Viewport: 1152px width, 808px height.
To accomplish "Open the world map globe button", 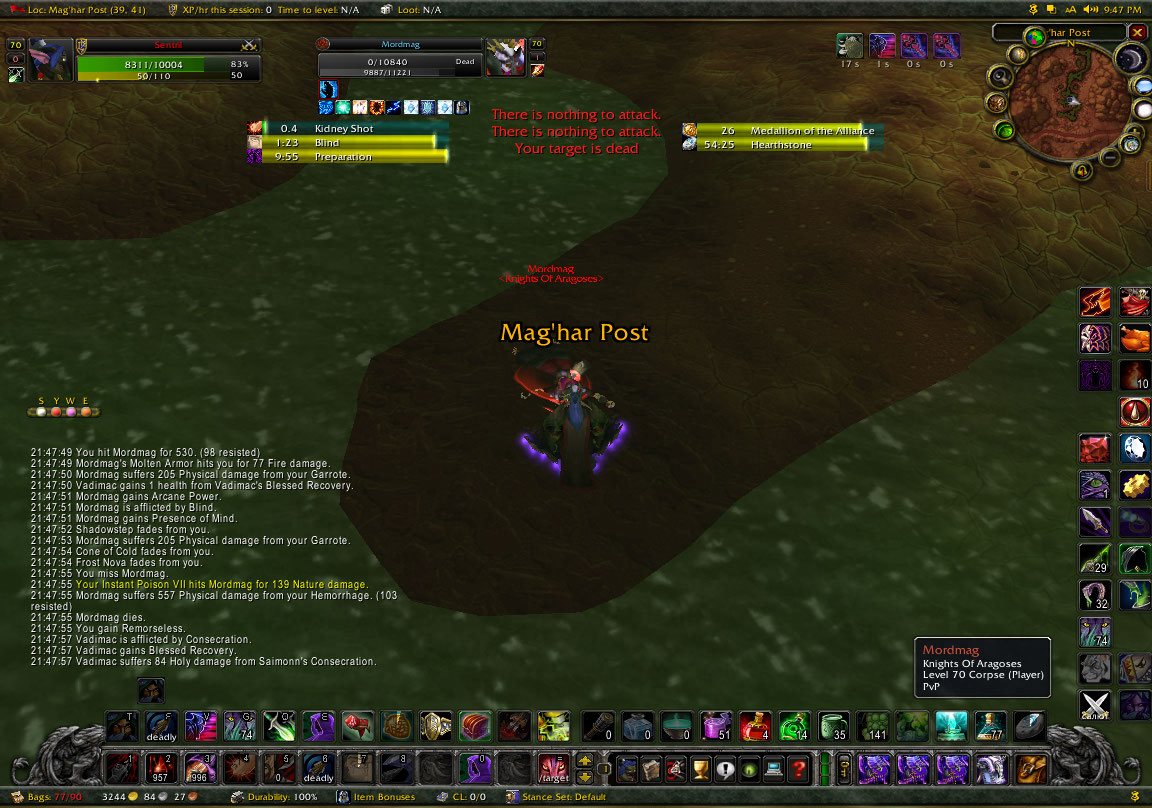I will [x=1033, y=38].
